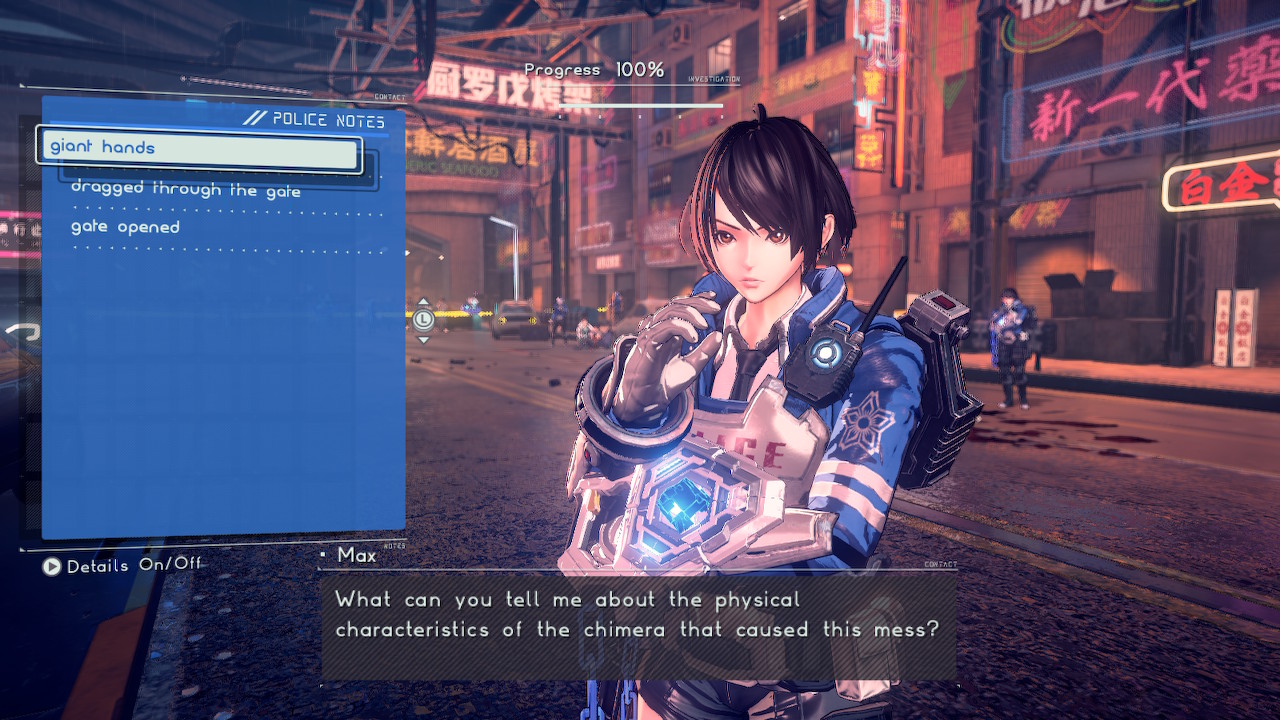1280x720 pixels.
Task: Toggle the Details On/Off option
Action: [x=122, y=566]
